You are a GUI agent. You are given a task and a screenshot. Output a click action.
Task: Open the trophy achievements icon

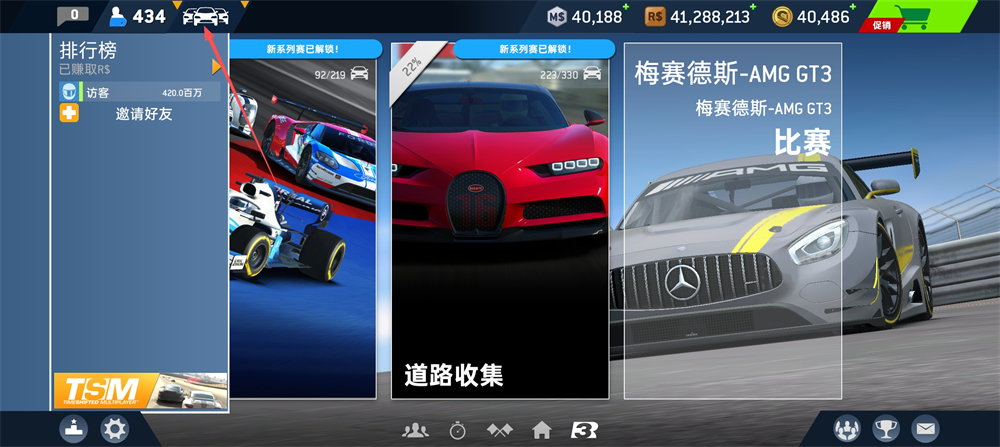point(886,429)
